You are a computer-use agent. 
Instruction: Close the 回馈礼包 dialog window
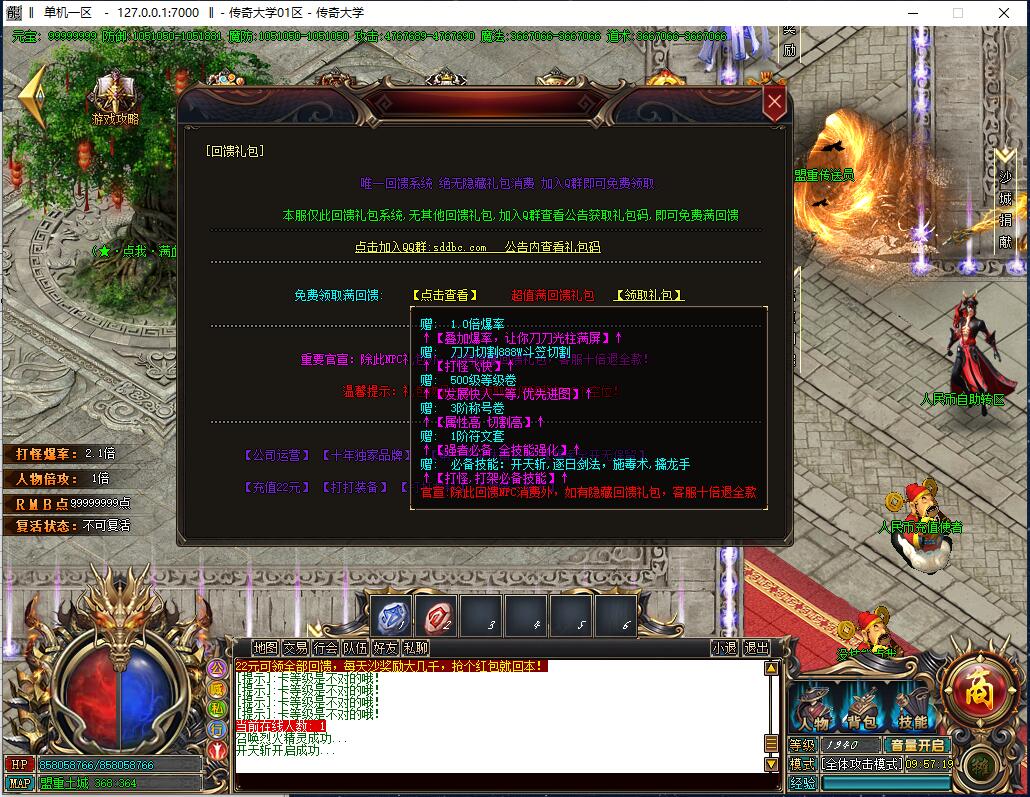(774, 103)
